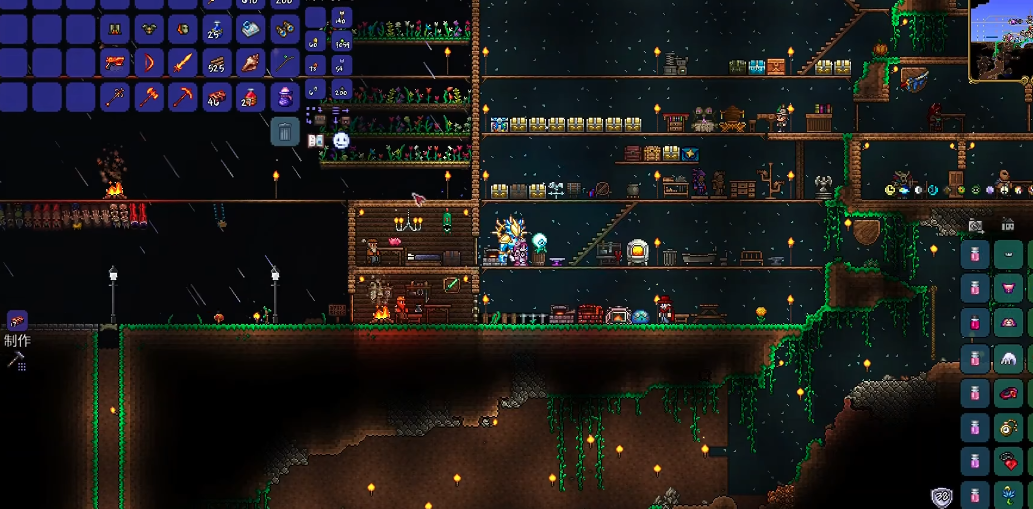Choose the phoenix blaster gun slot
The height and width of the screenshot is (509, 1033).
[x=115, y=63]
